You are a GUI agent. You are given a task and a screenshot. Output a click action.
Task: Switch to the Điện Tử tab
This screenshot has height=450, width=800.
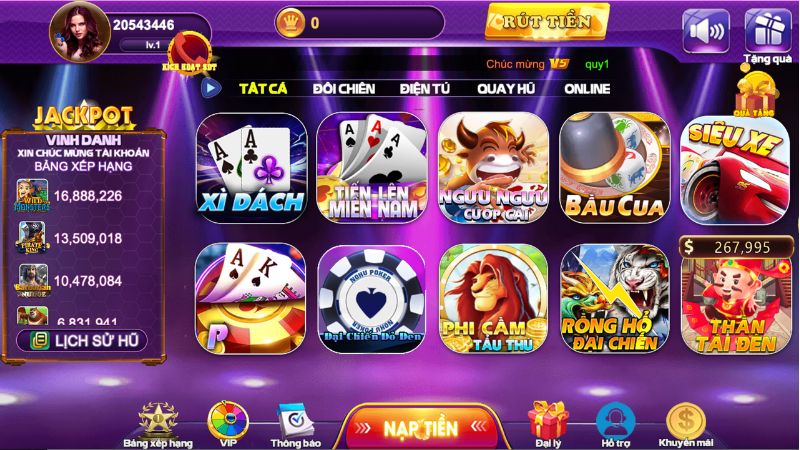tap(425, 88)
